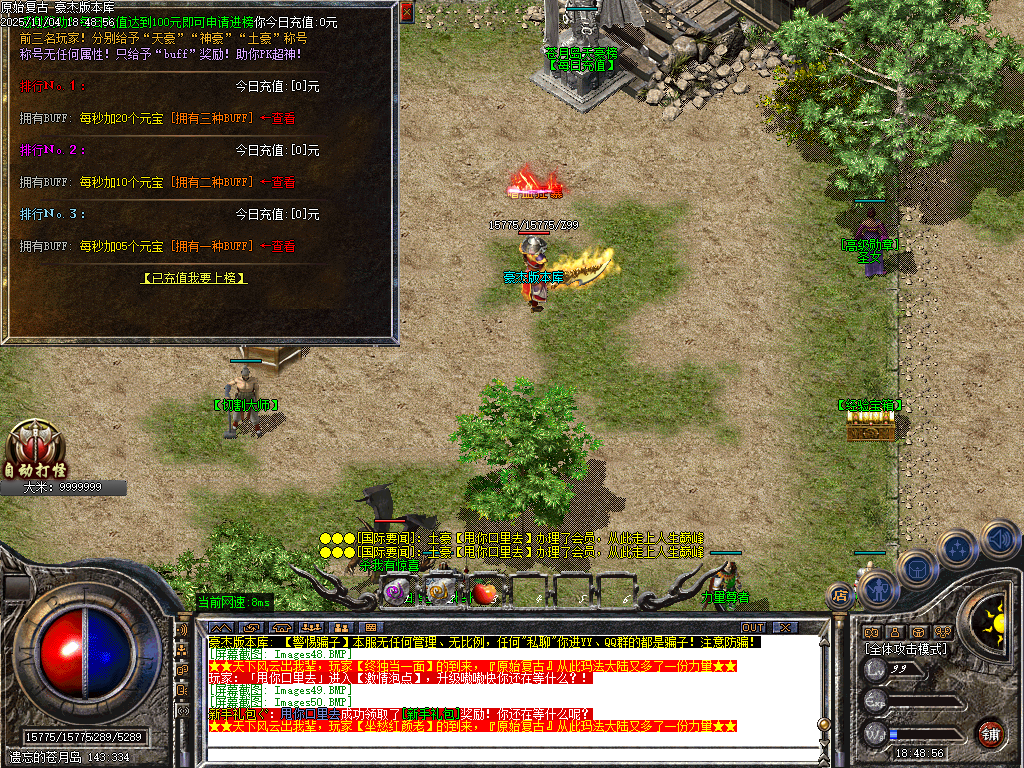
Task: Click the red 铺 stall button
Action: pos(990,733)
